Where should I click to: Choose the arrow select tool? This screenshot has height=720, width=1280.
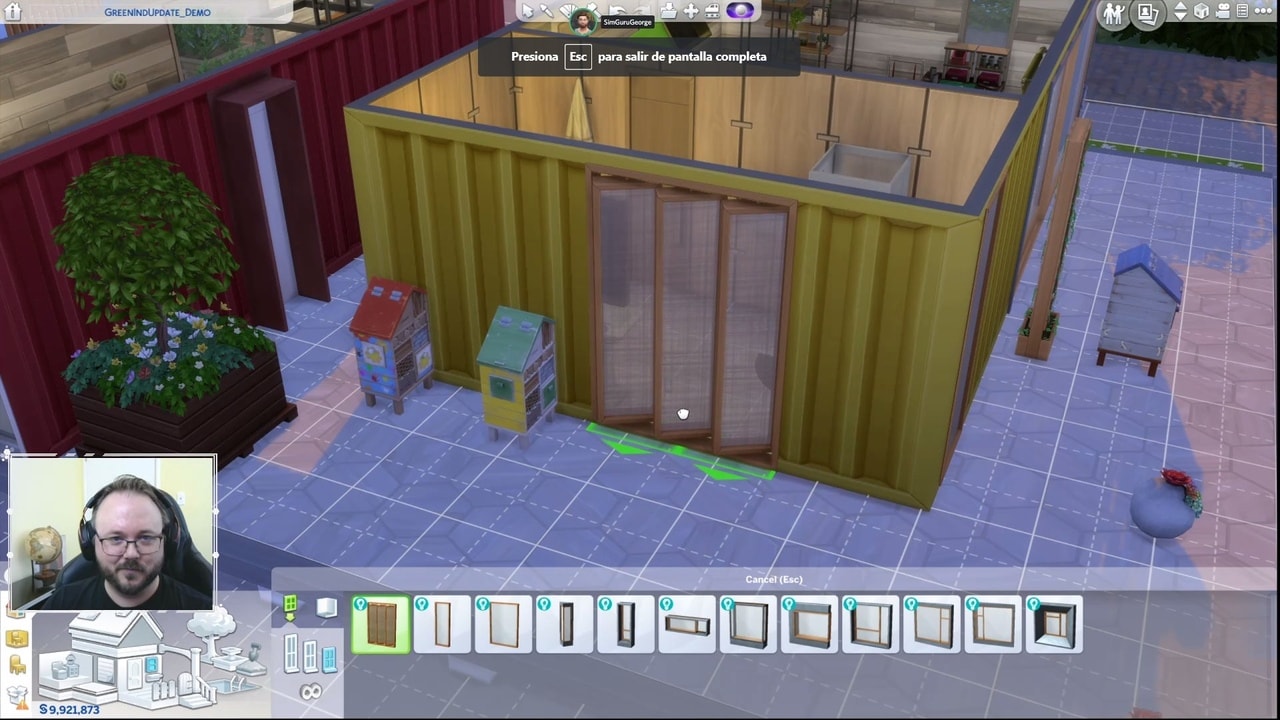[x=528, y=12]
